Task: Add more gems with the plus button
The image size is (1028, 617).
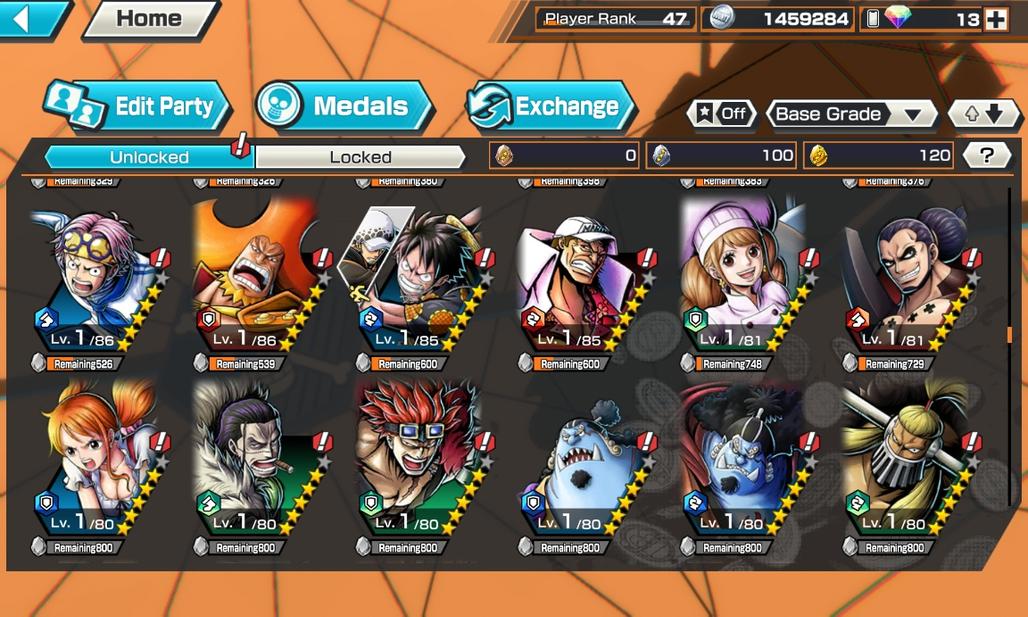Action: (995, 19)
